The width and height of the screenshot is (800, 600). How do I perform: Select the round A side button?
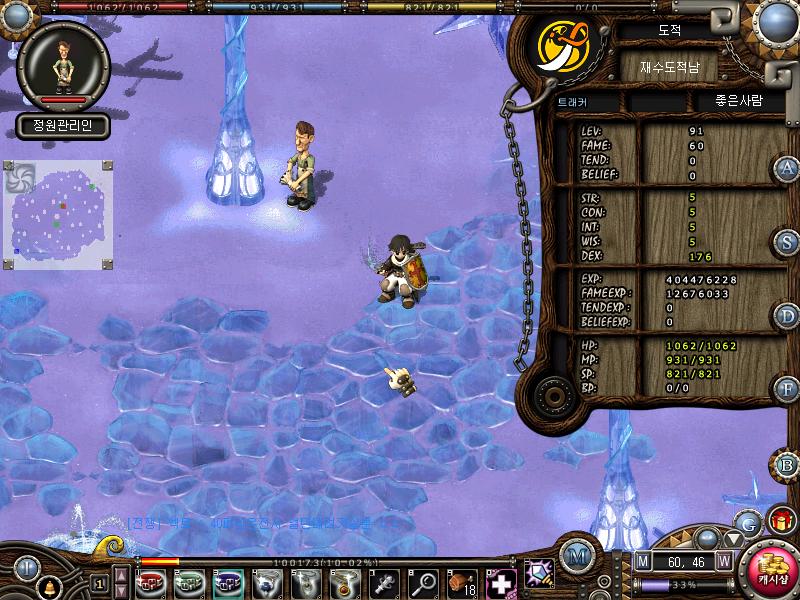787,168
